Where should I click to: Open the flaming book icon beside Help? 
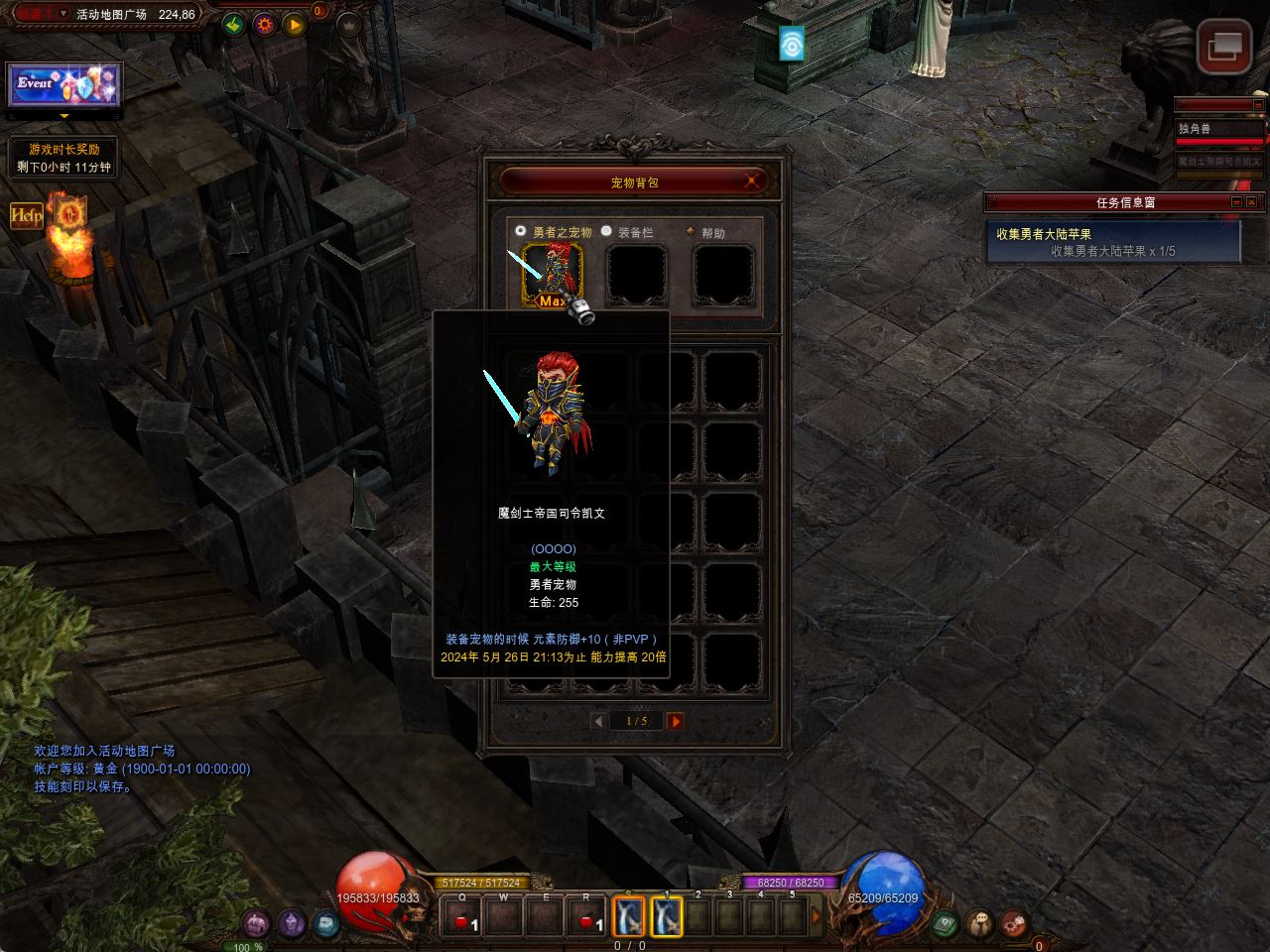[x=69, y=212]
